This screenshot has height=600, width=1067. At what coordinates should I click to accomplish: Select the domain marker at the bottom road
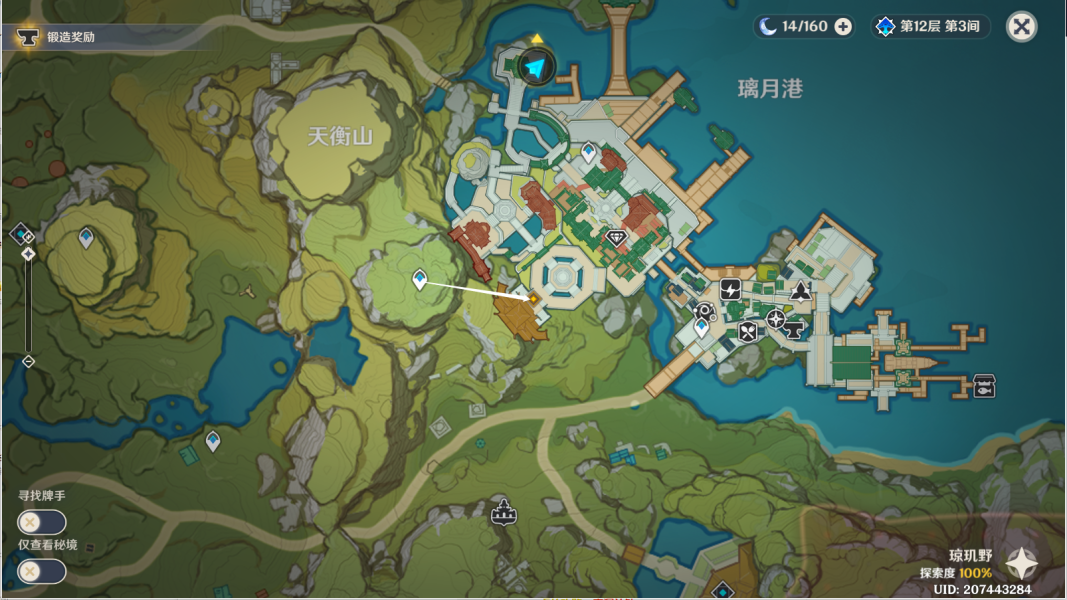[x=503, y=513]
